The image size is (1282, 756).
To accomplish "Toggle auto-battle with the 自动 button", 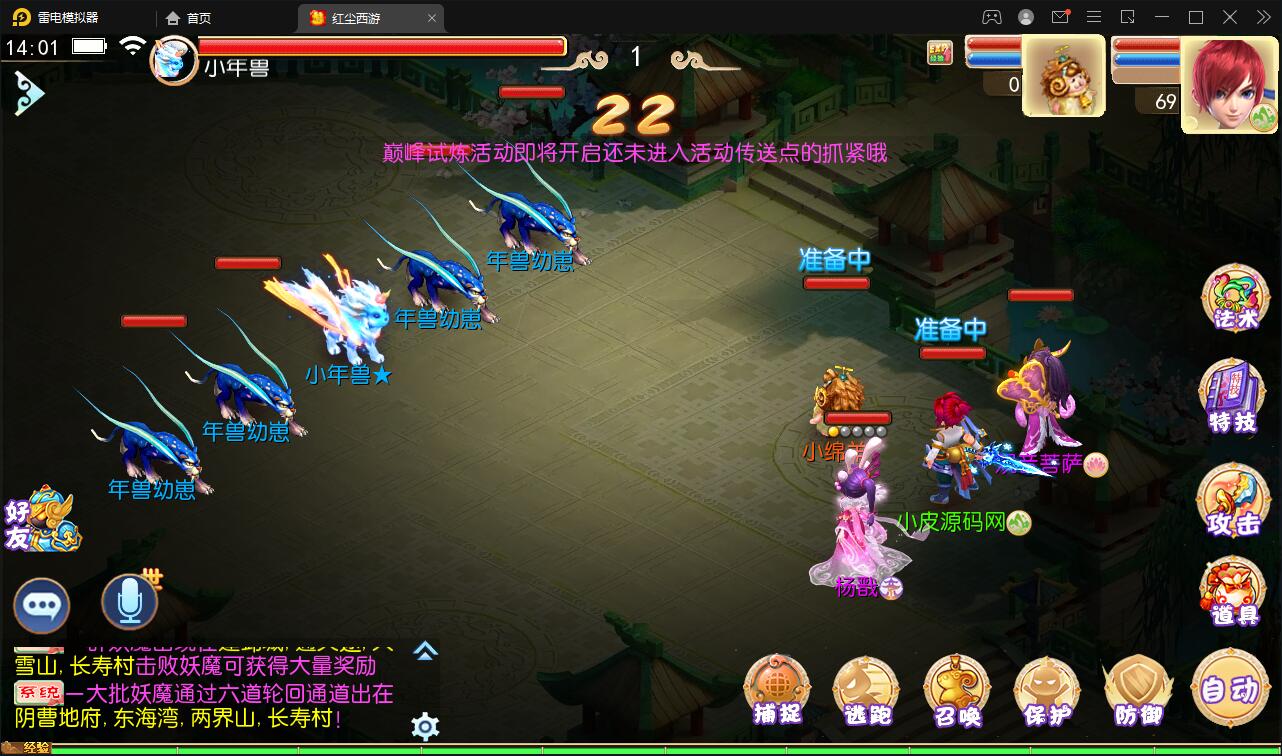I will [x=1231, y=690].
